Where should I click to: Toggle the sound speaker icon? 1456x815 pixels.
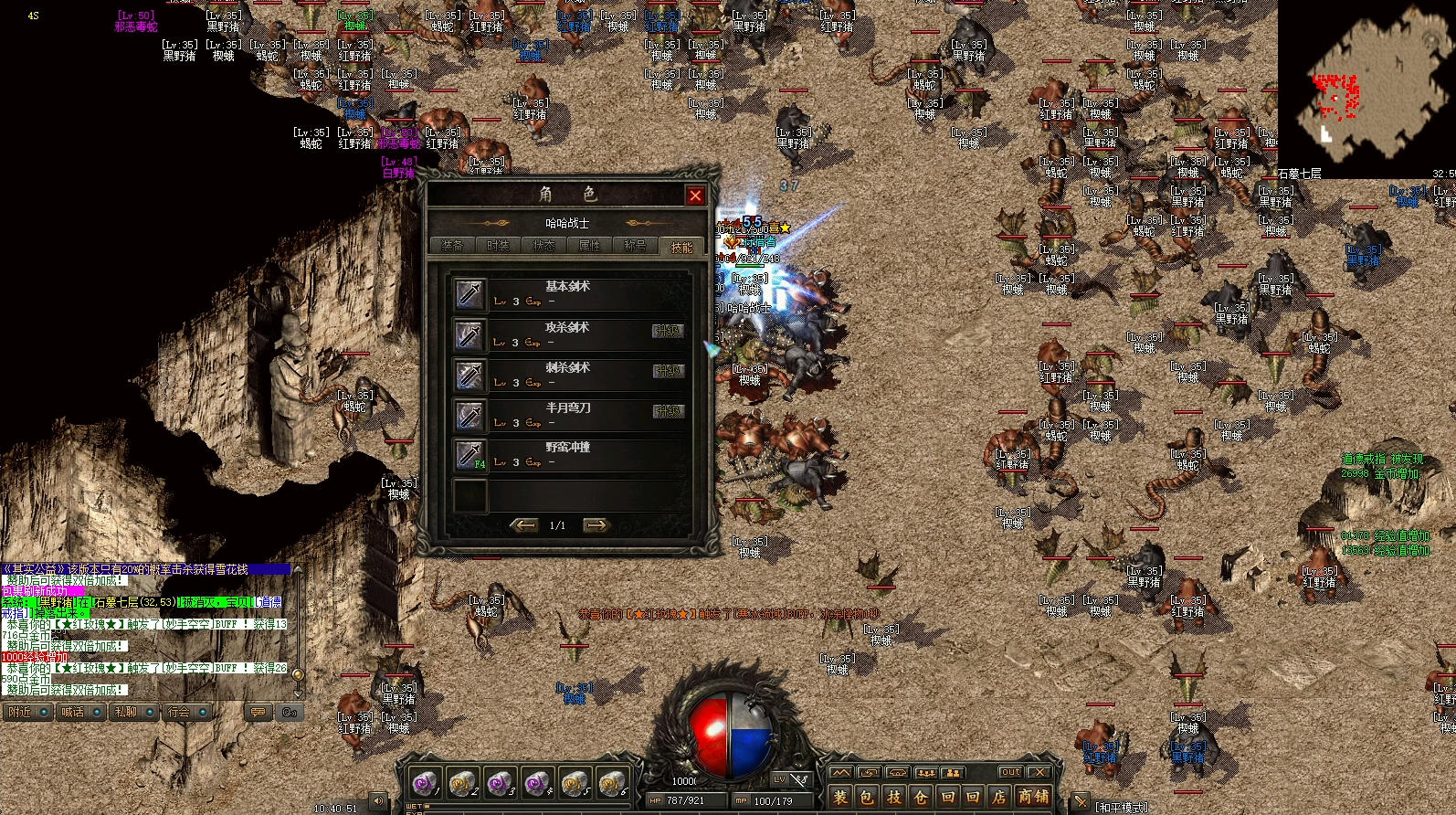(x=378, y=801)
